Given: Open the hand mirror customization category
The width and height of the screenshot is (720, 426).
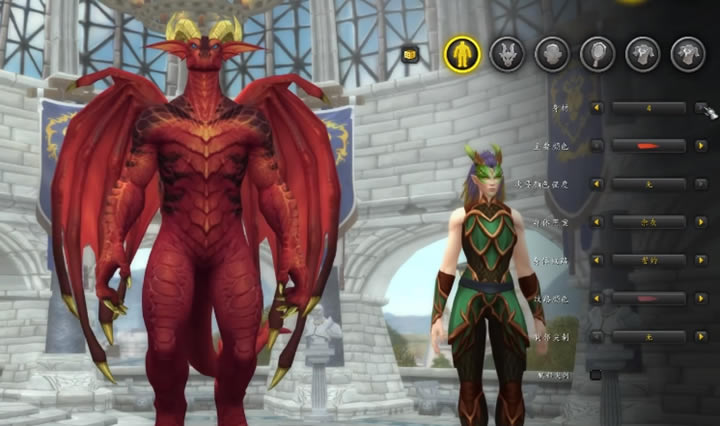Looking at the screenshot, I should tap(597, 53).
